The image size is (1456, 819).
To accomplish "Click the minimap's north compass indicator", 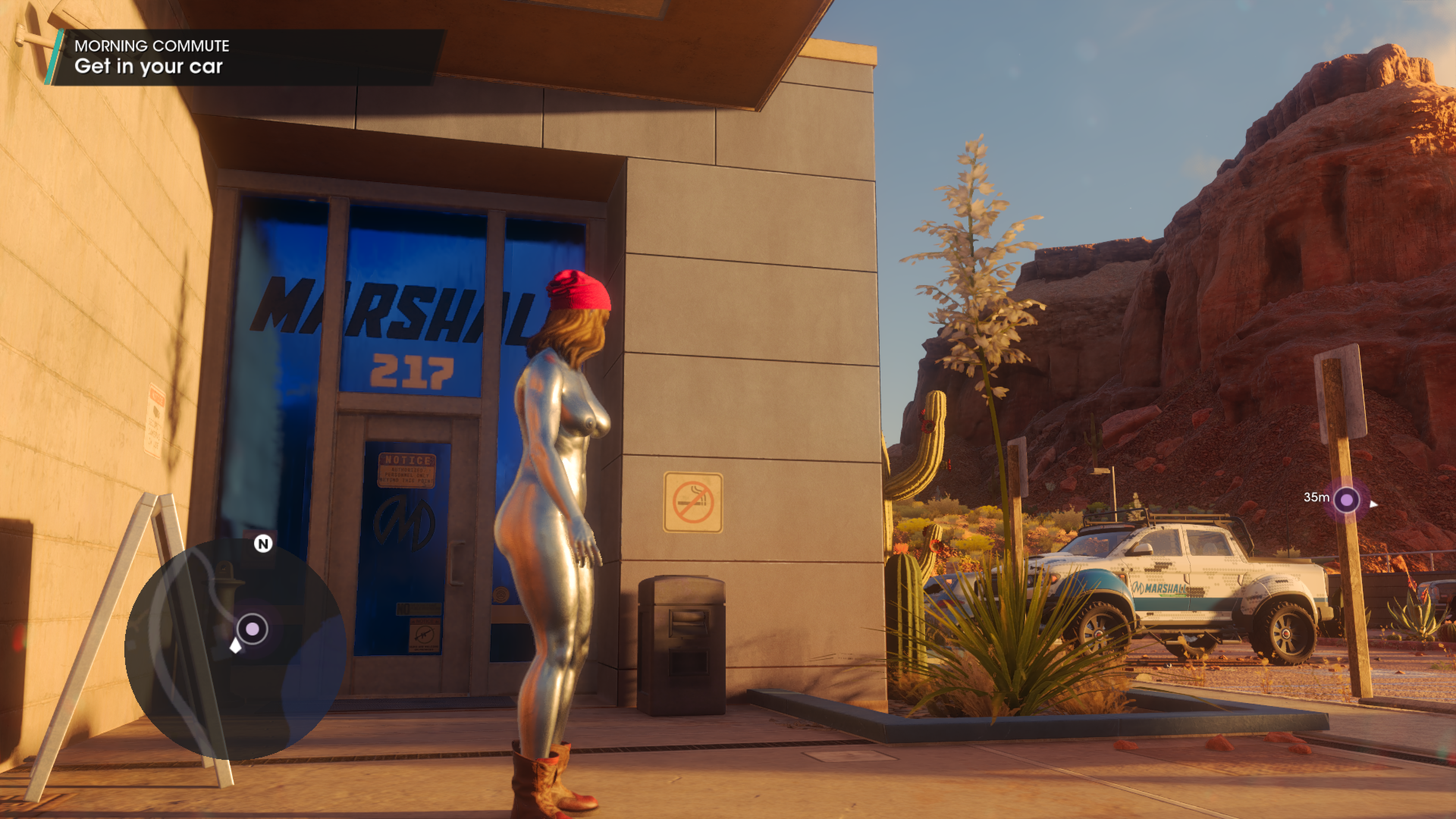I will point(263,544).
